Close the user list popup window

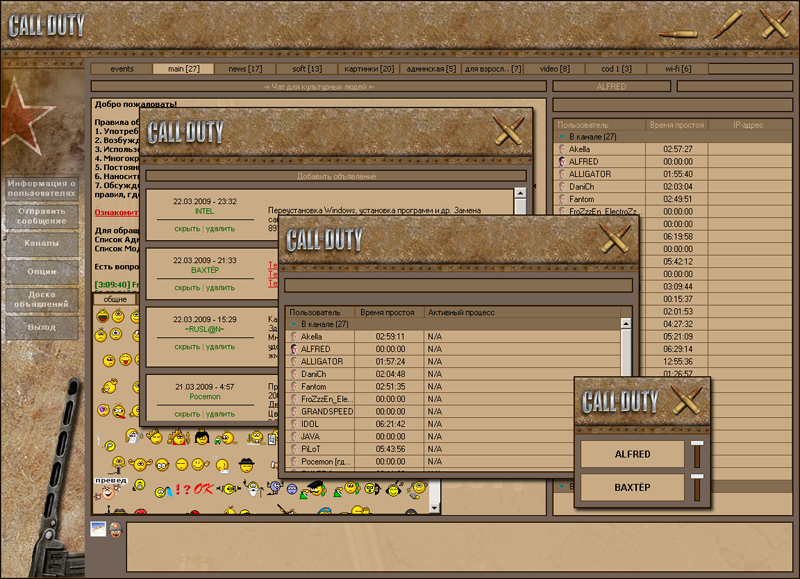point(614,240)
